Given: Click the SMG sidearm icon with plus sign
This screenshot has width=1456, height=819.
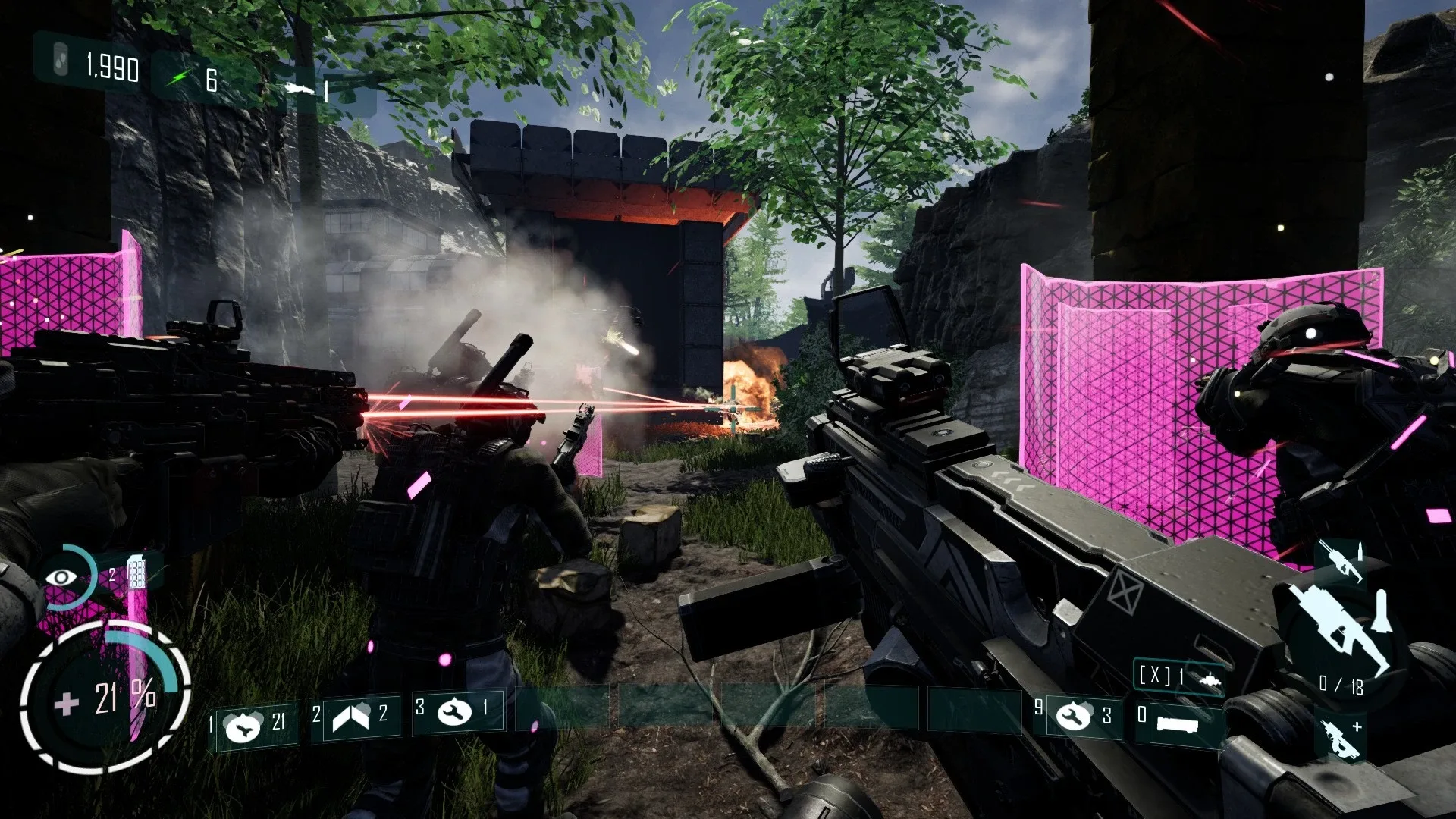Looking at the screenshot, I should tap(1340, 738).
